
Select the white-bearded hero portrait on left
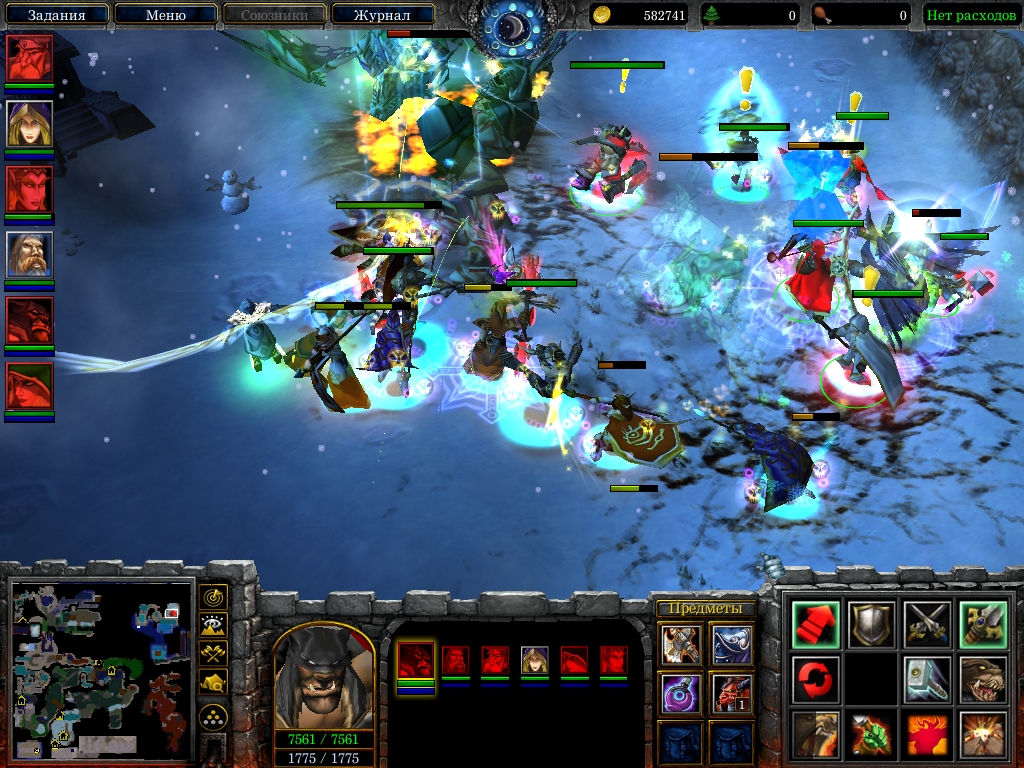pos(30,255)
